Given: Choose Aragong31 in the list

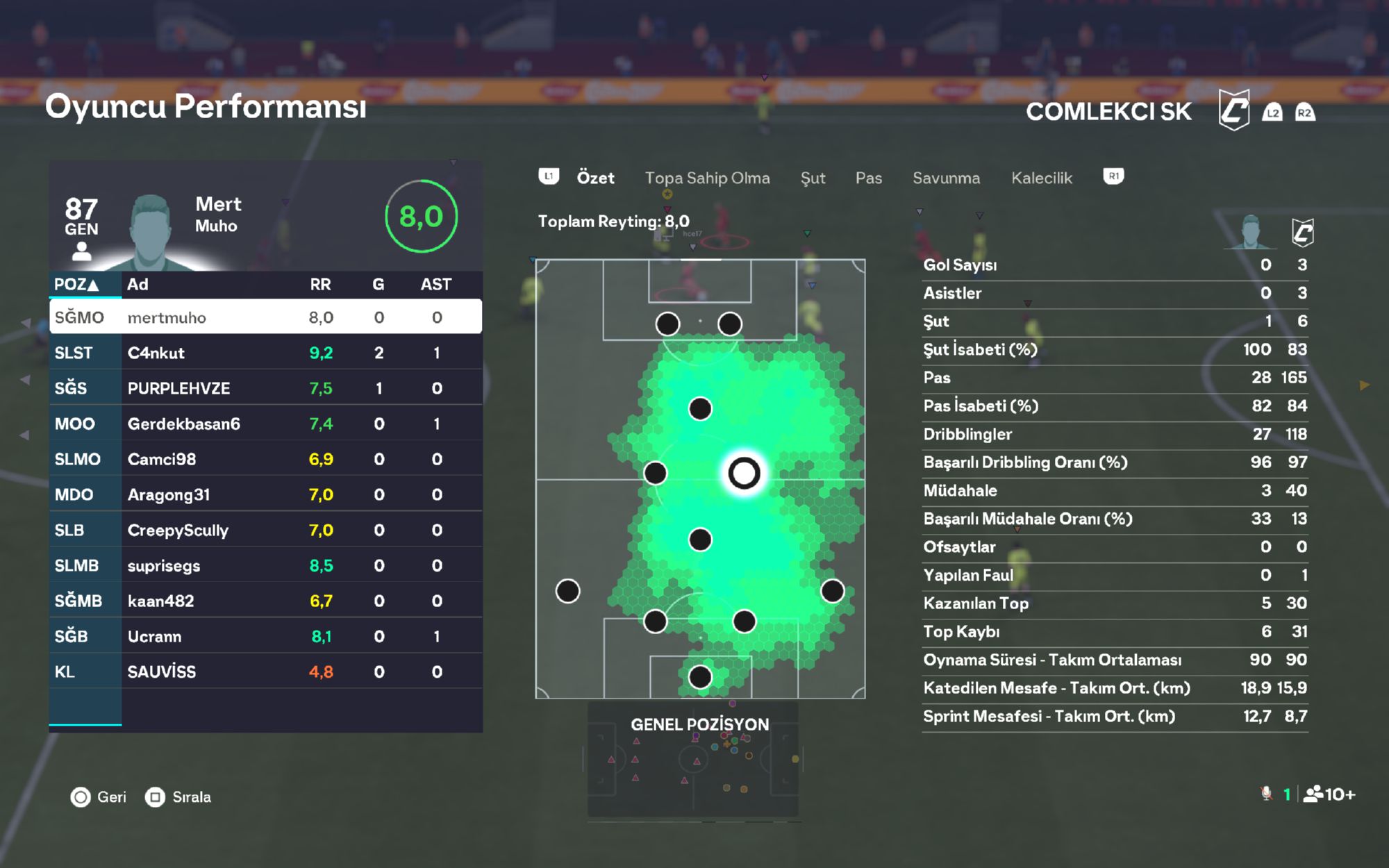Looking at the screenshot, I should coord(265,494).
